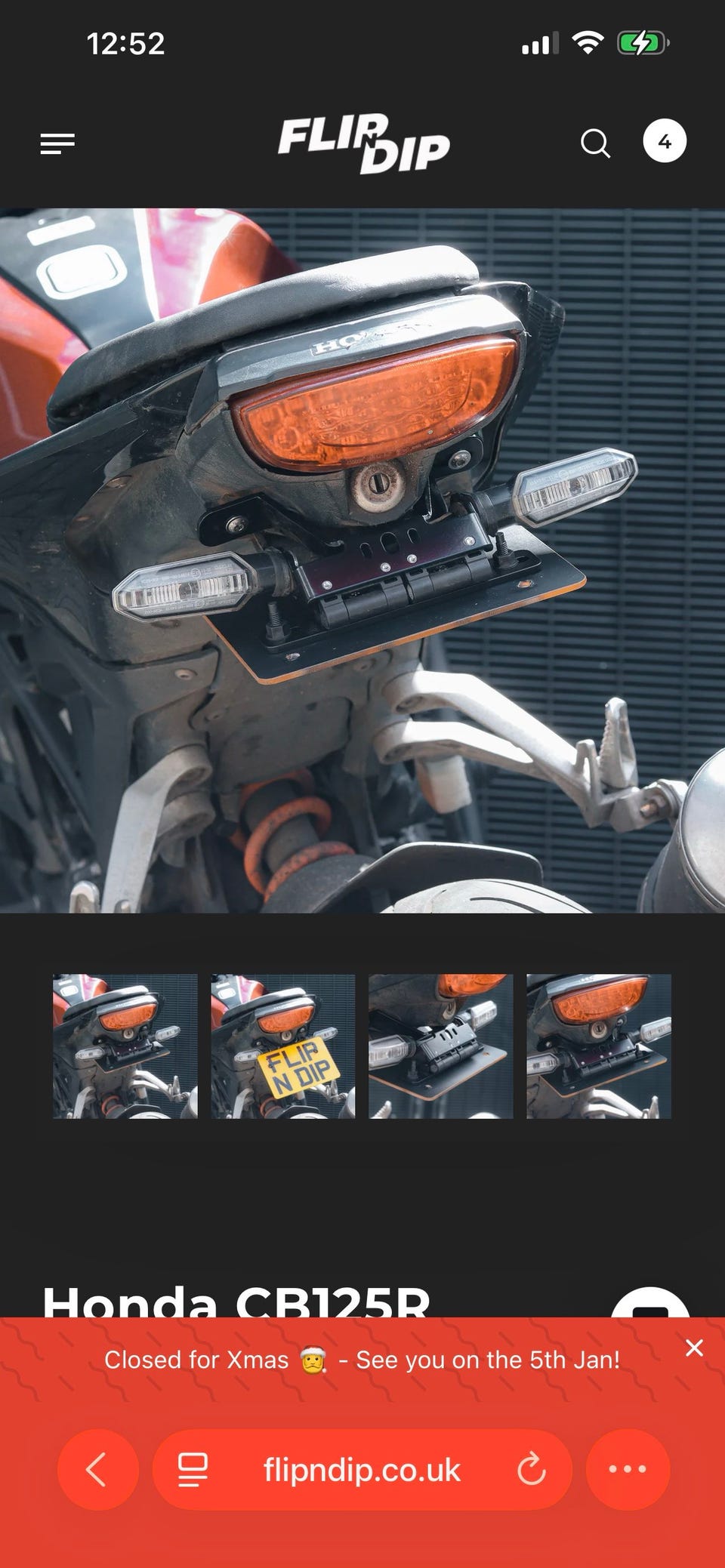Go back using the browser back arrow
Viewport: 725px width, 1568px height.
97,1469
